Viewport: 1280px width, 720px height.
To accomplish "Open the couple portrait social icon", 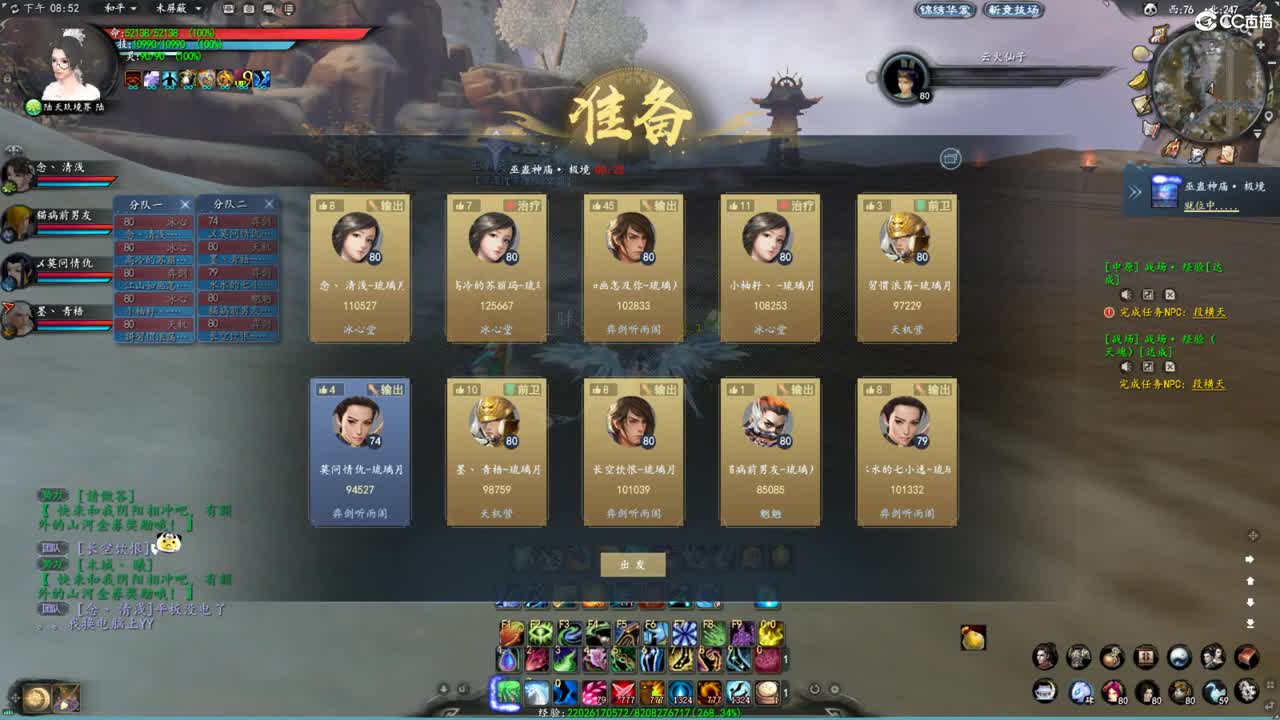I will pyautogui.click(x=1211, y=656).
